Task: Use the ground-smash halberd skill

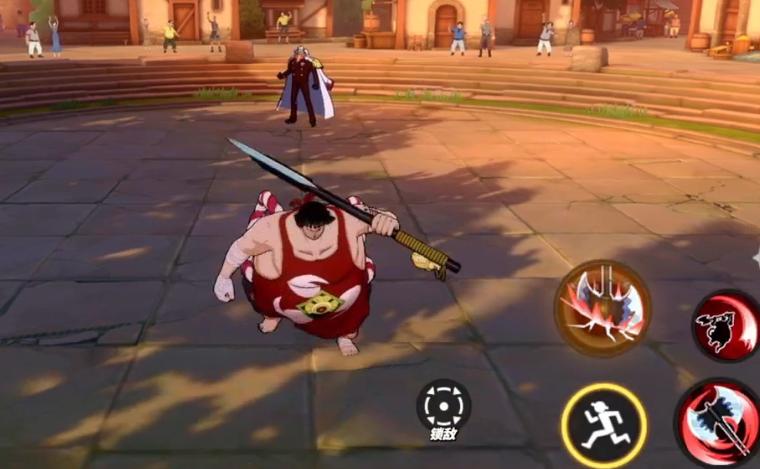Action: pos(603,307)
